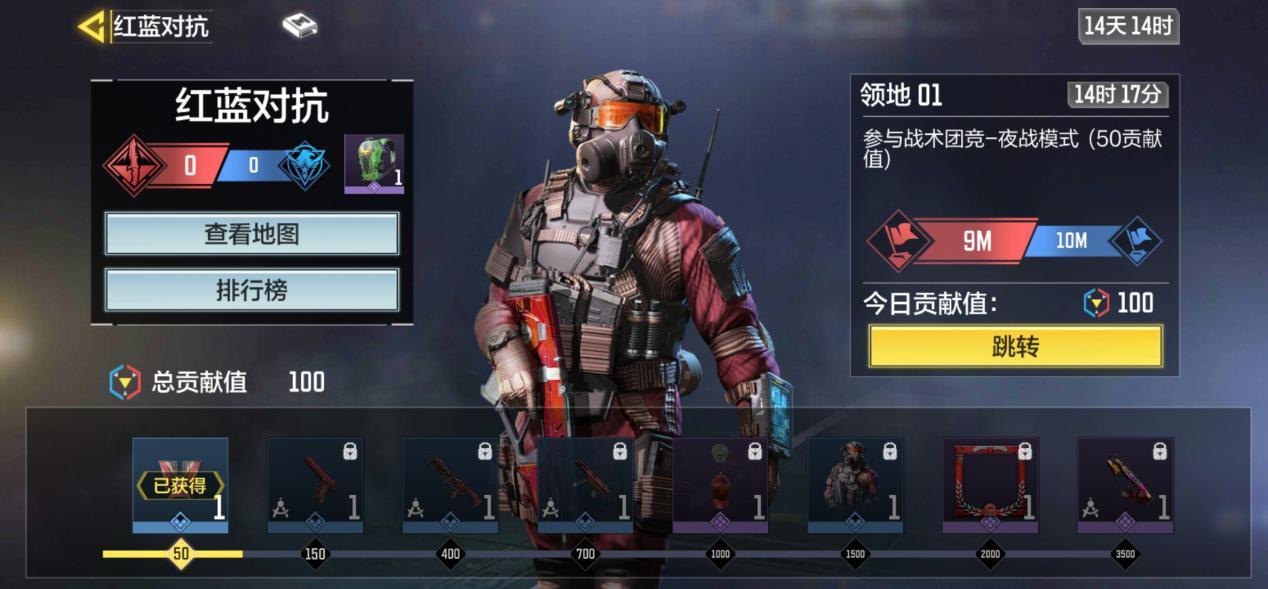
Task: Go back from the 红蓝对抗 screen
Action: (x=92, y=27)
